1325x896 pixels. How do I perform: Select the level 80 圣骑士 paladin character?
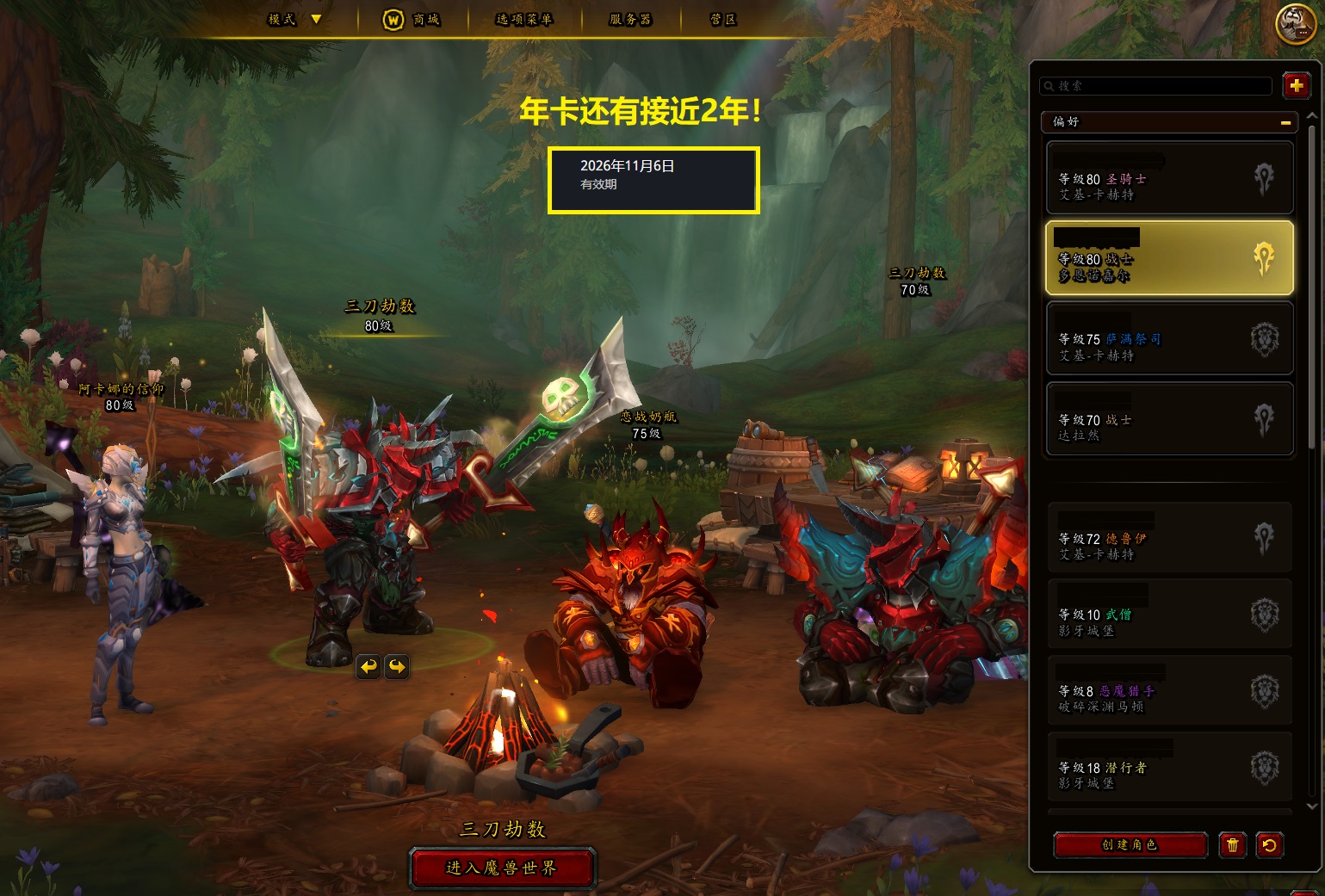point(1169,178)
